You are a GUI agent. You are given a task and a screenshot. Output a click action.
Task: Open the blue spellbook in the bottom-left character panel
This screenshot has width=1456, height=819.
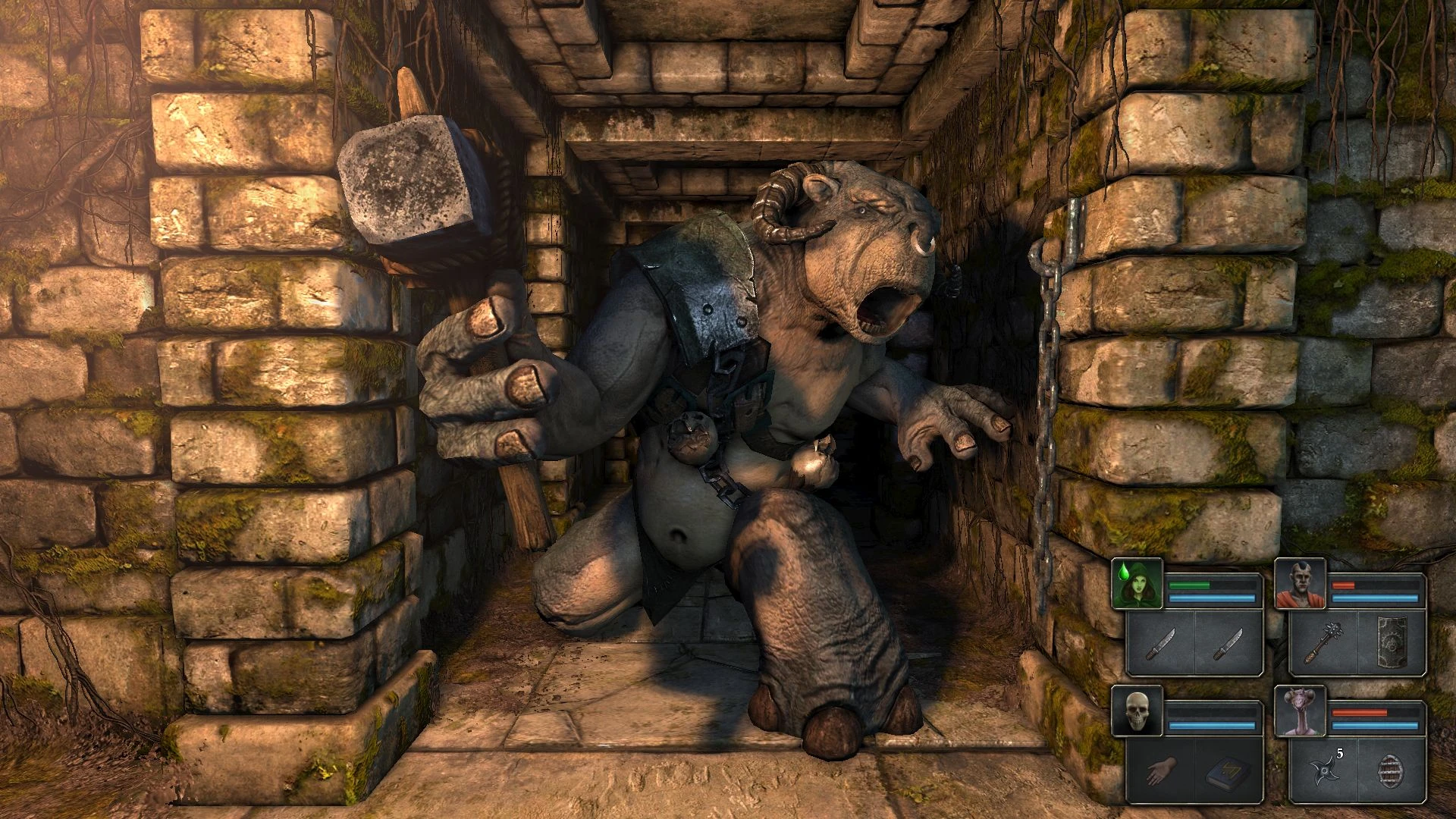[x=1224, y=773]
